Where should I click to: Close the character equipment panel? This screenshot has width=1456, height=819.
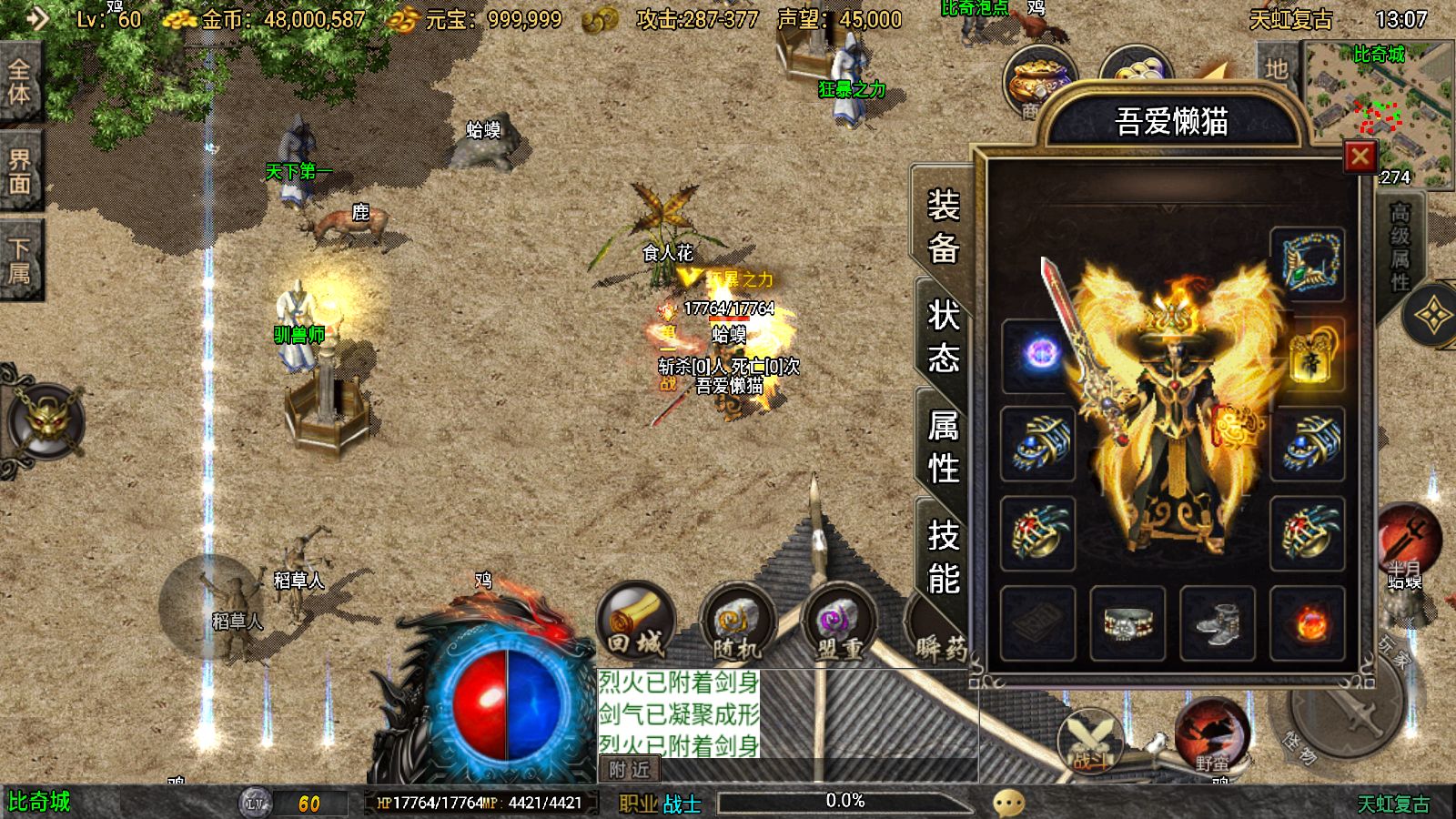pyautogui.click(x=1360, y=157)
